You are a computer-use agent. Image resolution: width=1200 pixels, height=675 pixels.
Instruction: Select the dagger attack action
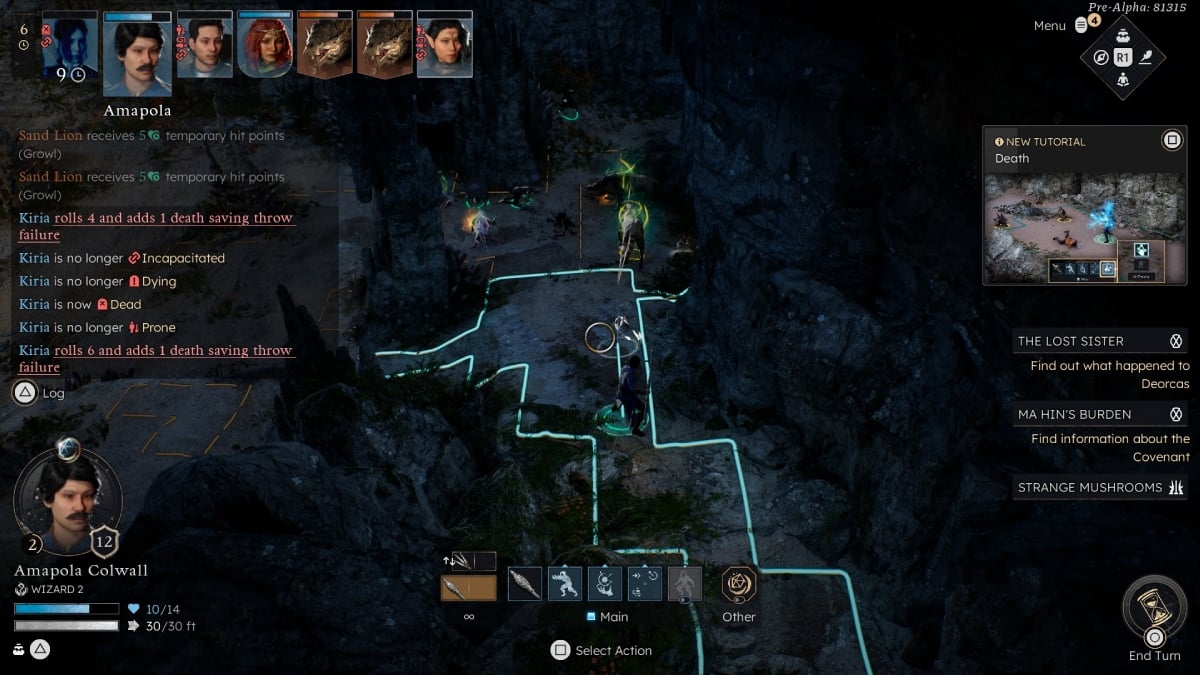(525, 583)
